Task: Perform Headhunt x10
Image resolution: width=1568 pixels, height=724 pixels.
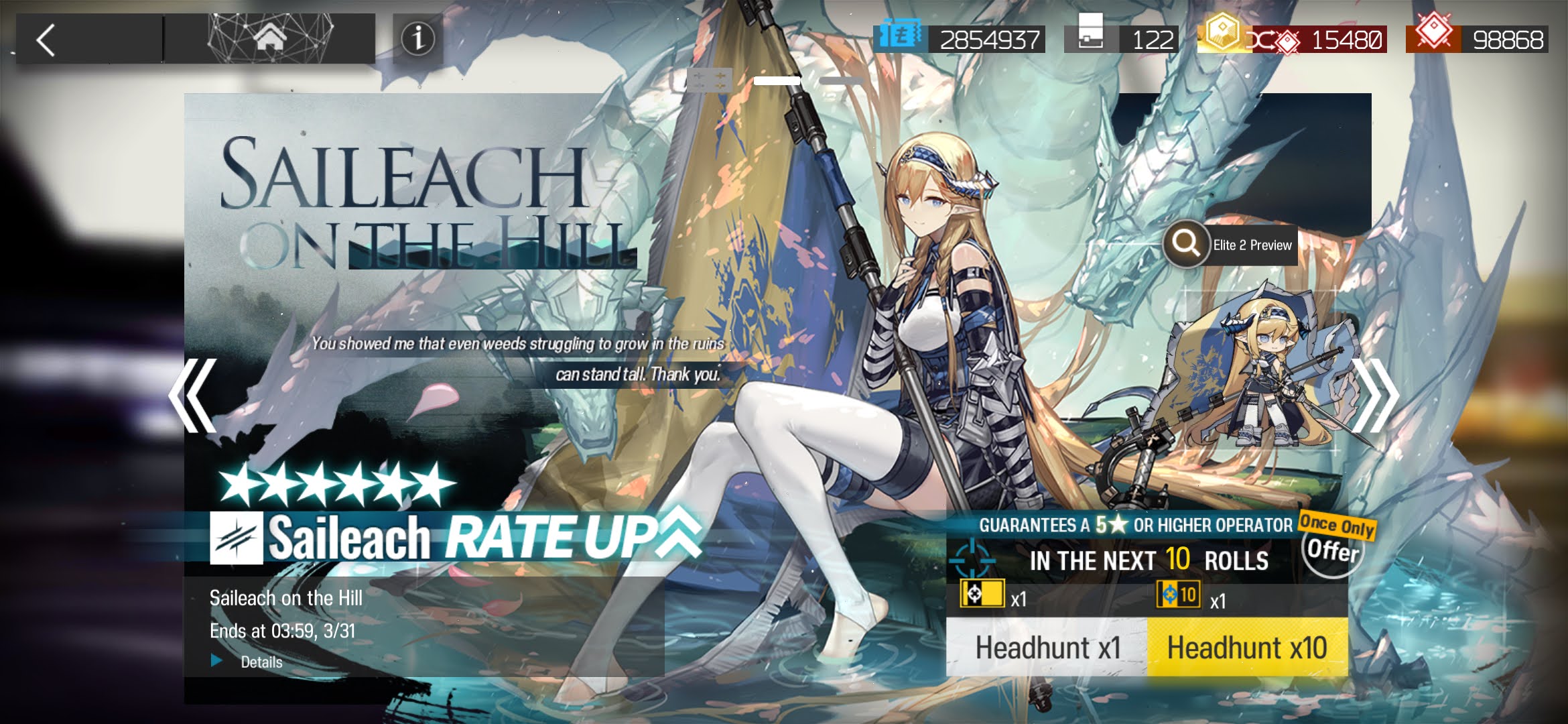Action: 1247,648
